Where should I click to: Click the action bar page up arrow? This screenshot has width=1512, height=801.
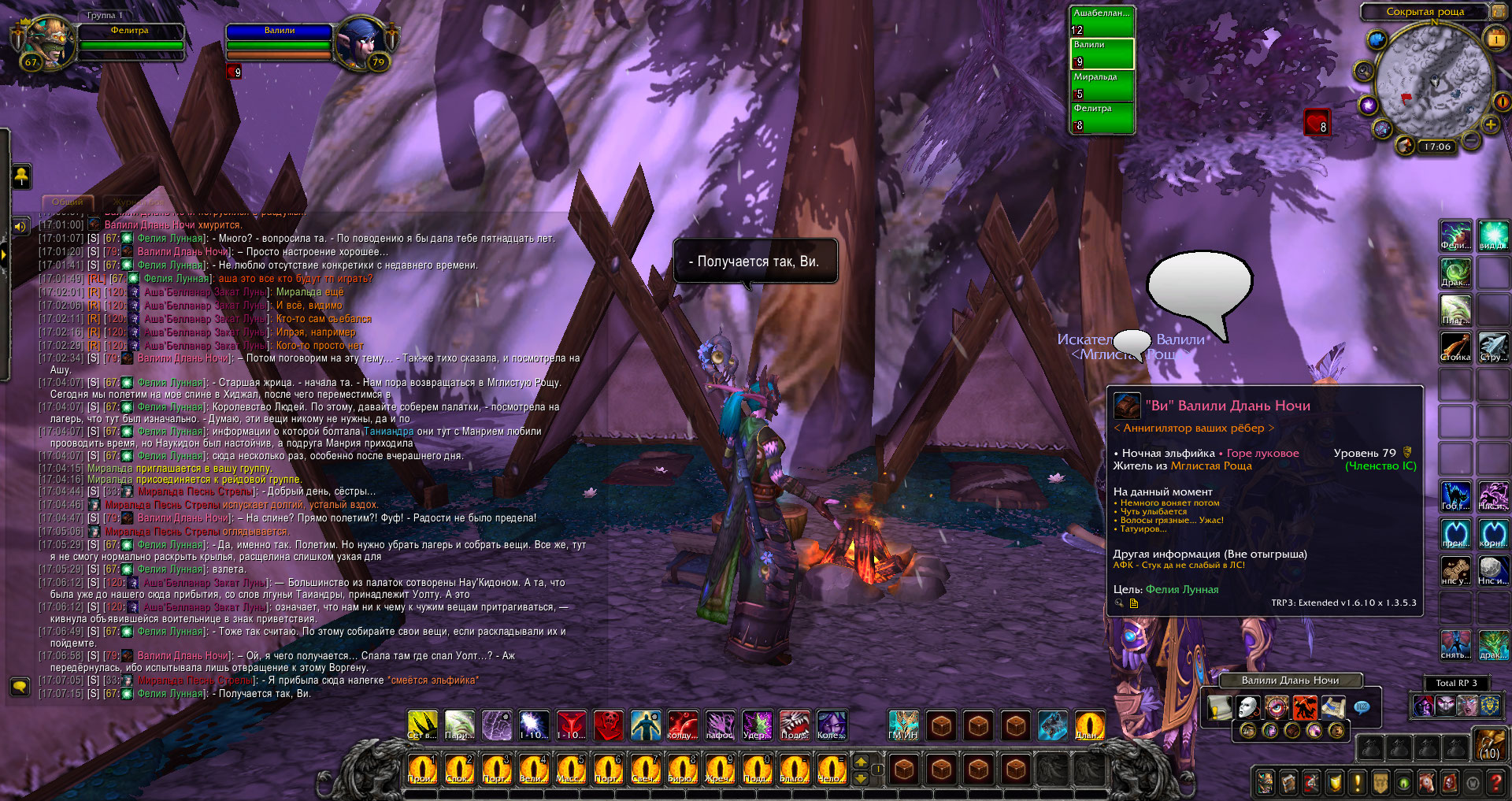[861, 762]
